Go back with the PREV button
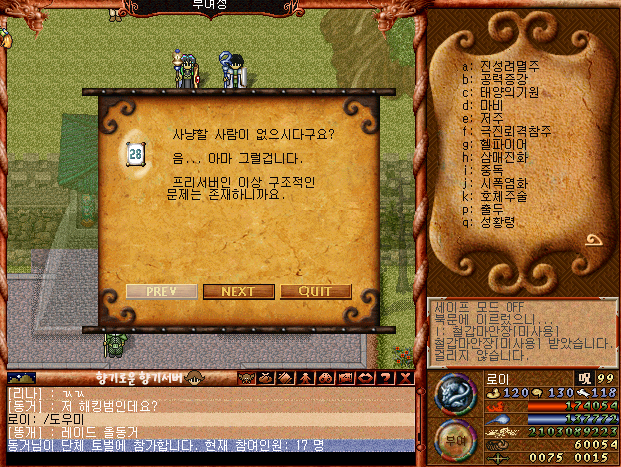The width and height of the screenshot is (621, 467). click(161, 291)
